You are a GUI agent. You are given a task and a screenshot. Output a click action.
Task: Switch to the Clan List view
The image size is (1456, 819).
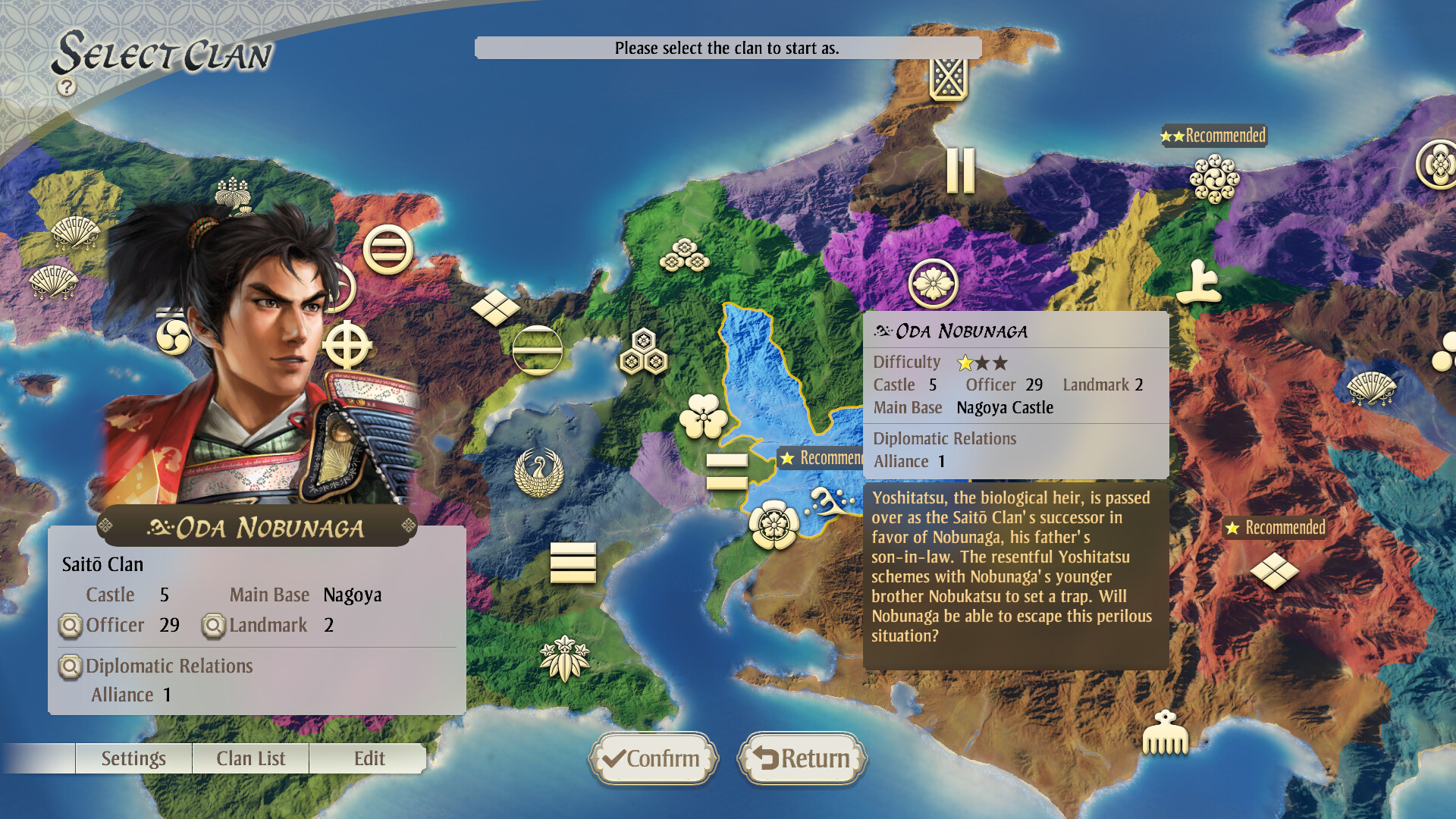coord(250,758)
